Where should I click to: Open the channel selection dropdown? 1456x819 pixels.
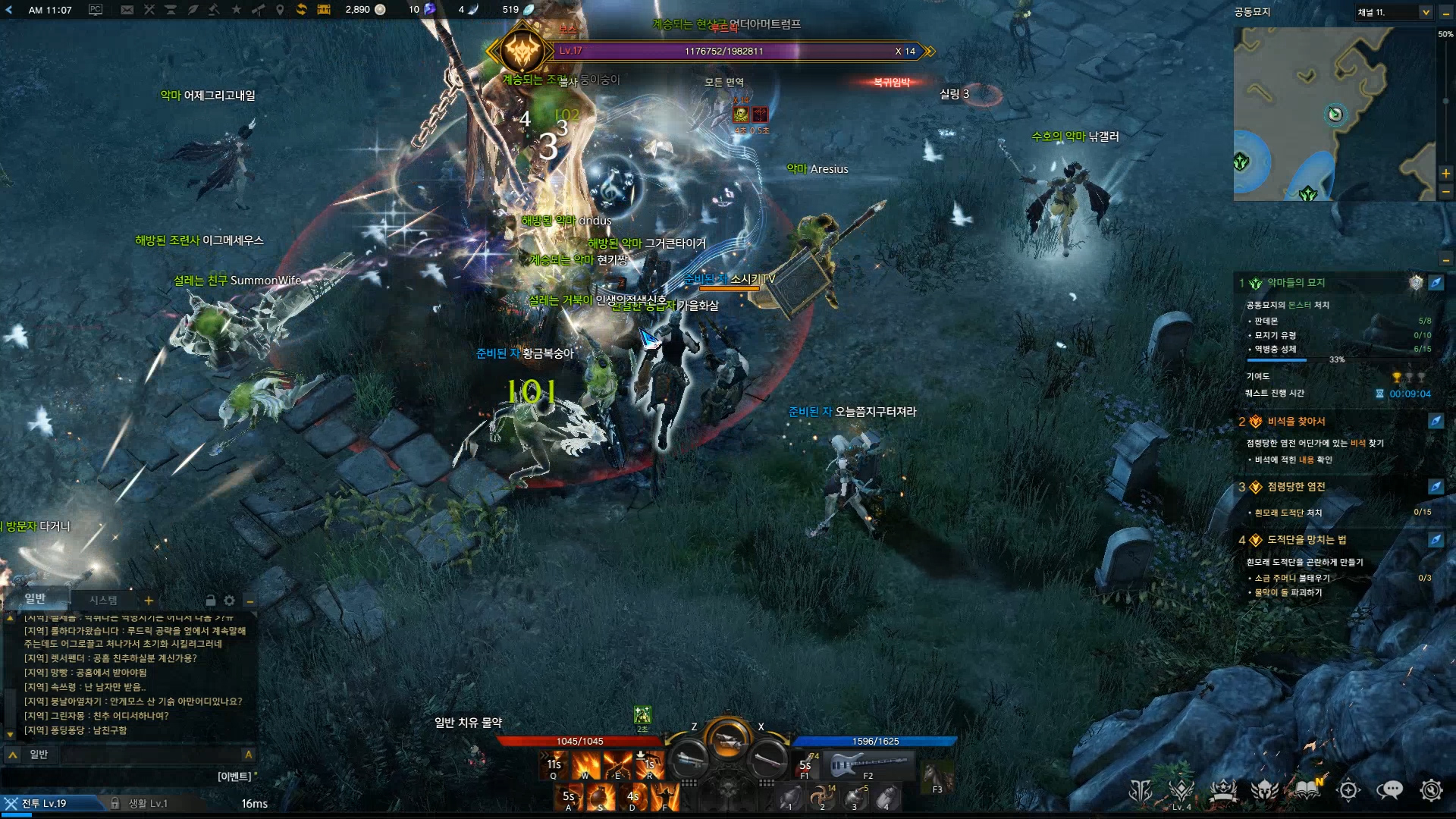(1425, 12)
